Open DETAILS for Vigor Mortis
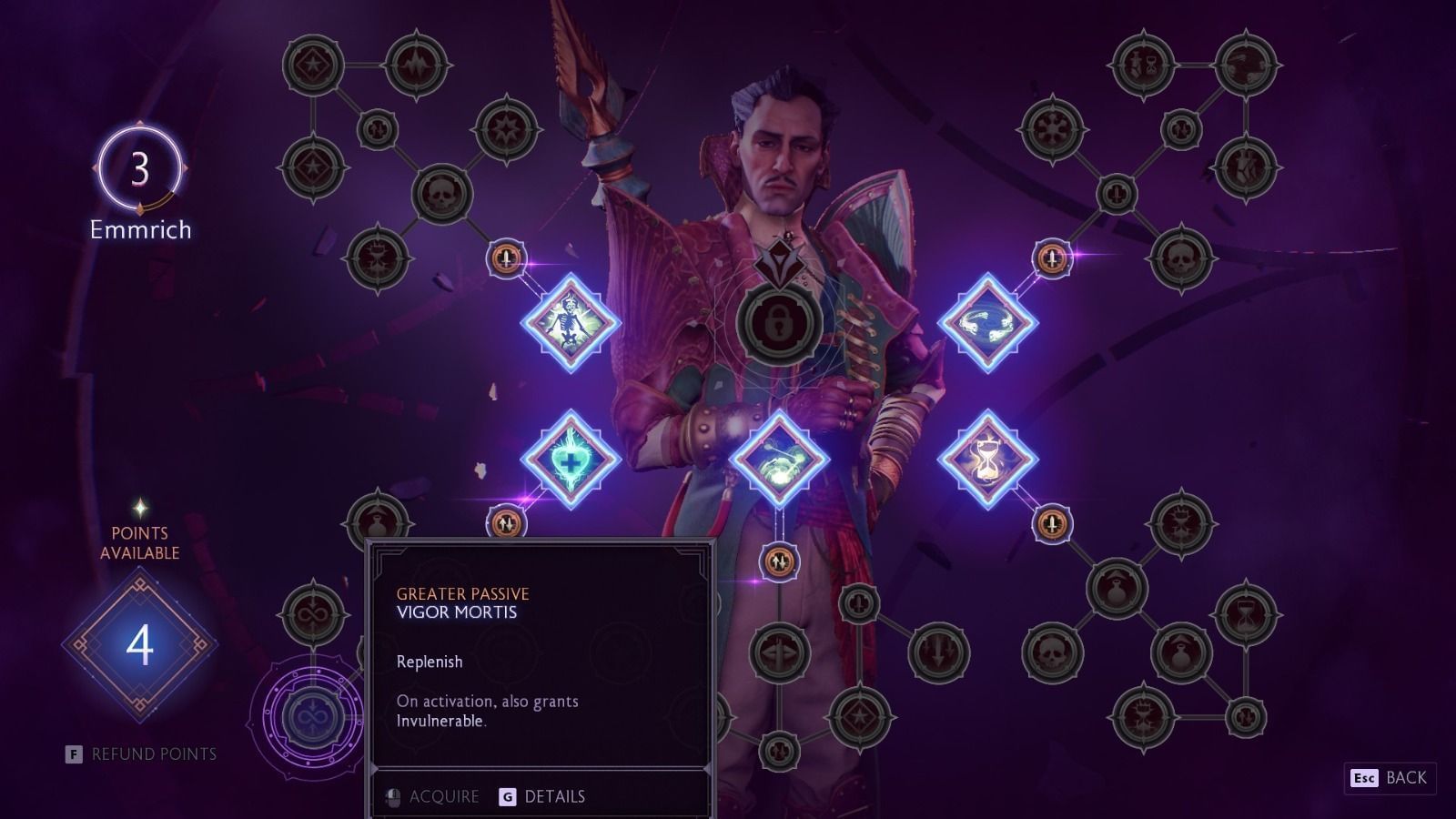The image size is (1456, 819). [556, 795]
